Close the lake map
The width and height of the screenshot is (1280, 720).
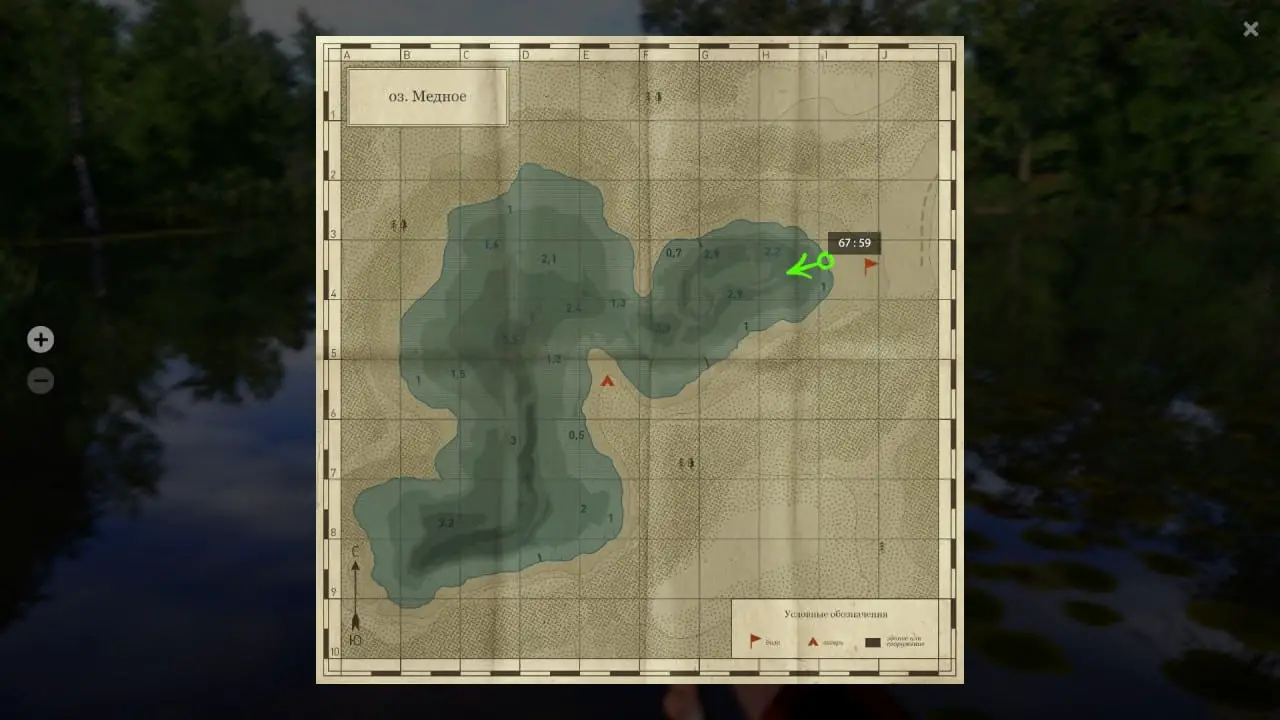pos(1250,29)
